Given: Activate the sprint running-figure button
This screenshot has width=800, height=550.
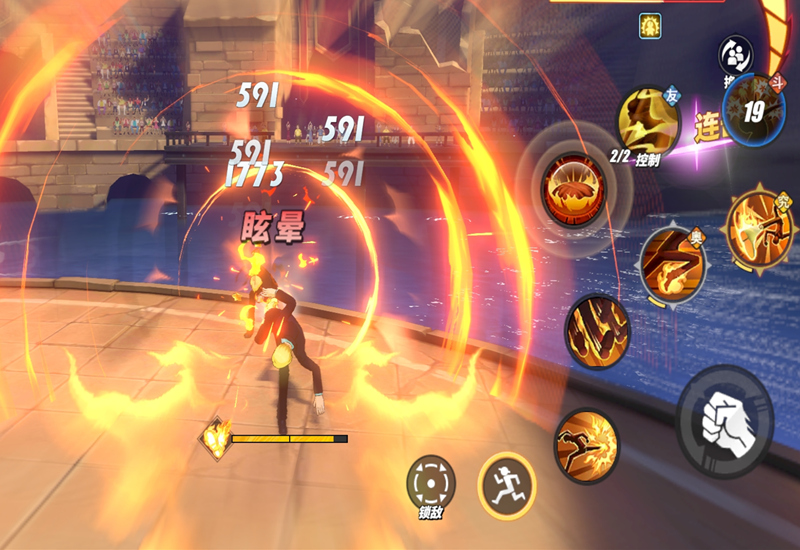Looking at the screenshot, I should pos(507,486).
